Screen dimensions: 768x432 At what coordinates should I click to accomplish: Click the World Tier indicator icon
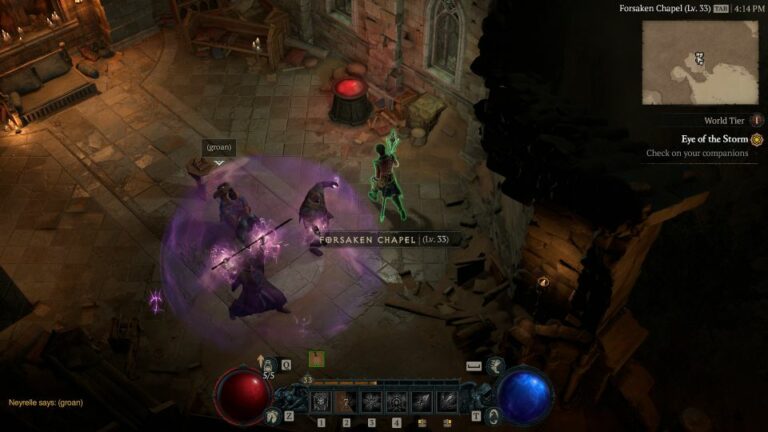[757, 121]
